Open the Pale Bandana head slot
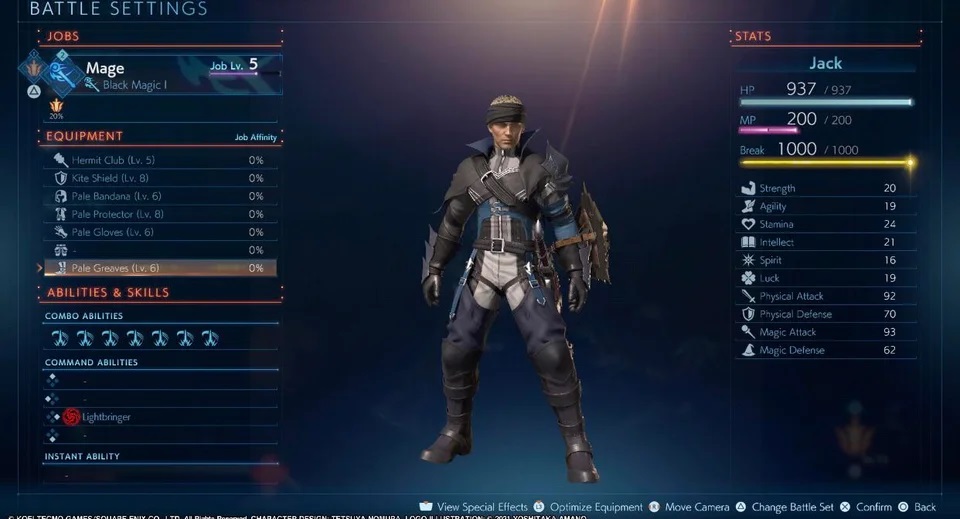 [158, 196]
